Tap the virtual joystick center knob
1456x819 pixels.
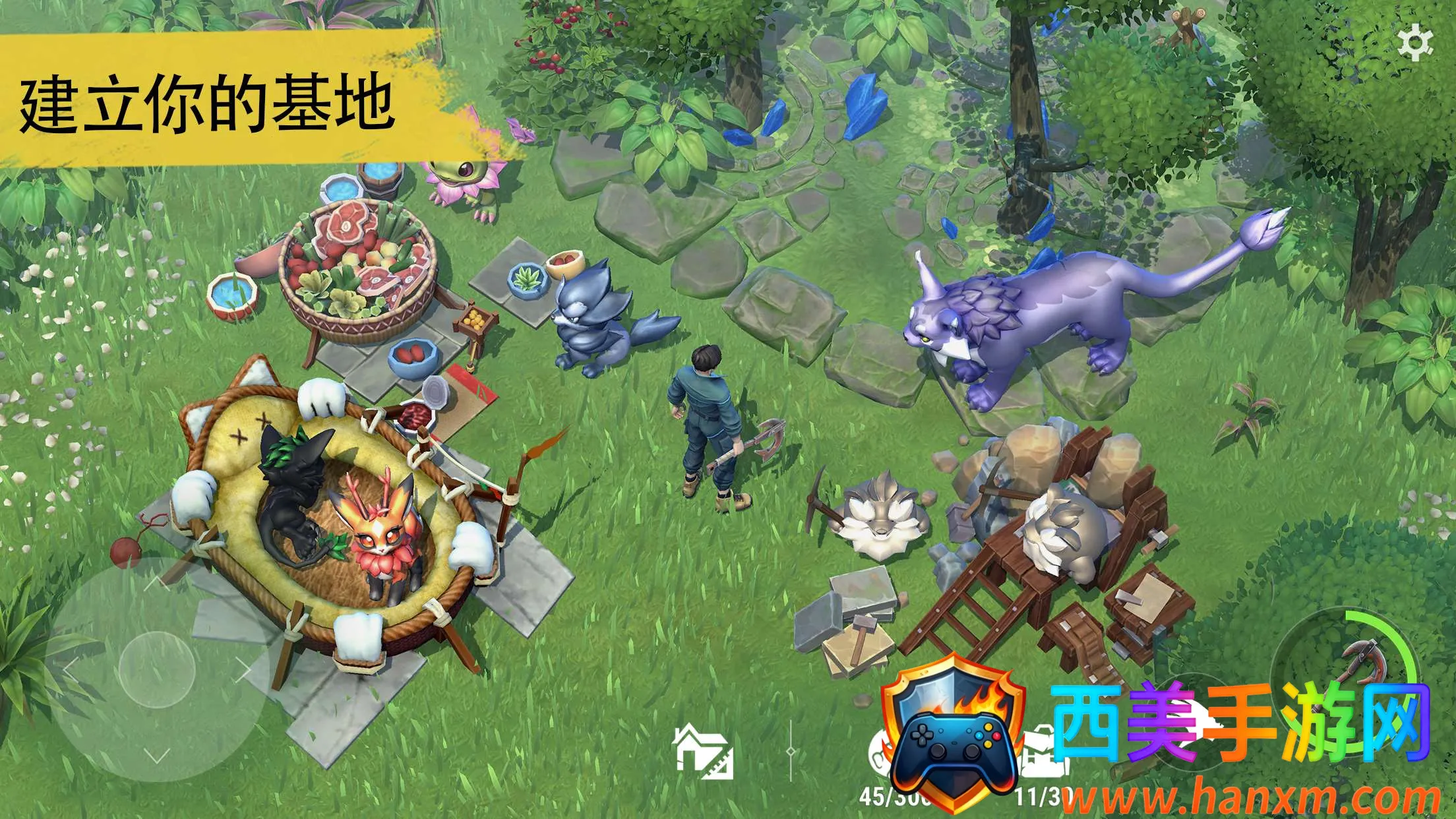pyautogui.click(x=157, y=670)
